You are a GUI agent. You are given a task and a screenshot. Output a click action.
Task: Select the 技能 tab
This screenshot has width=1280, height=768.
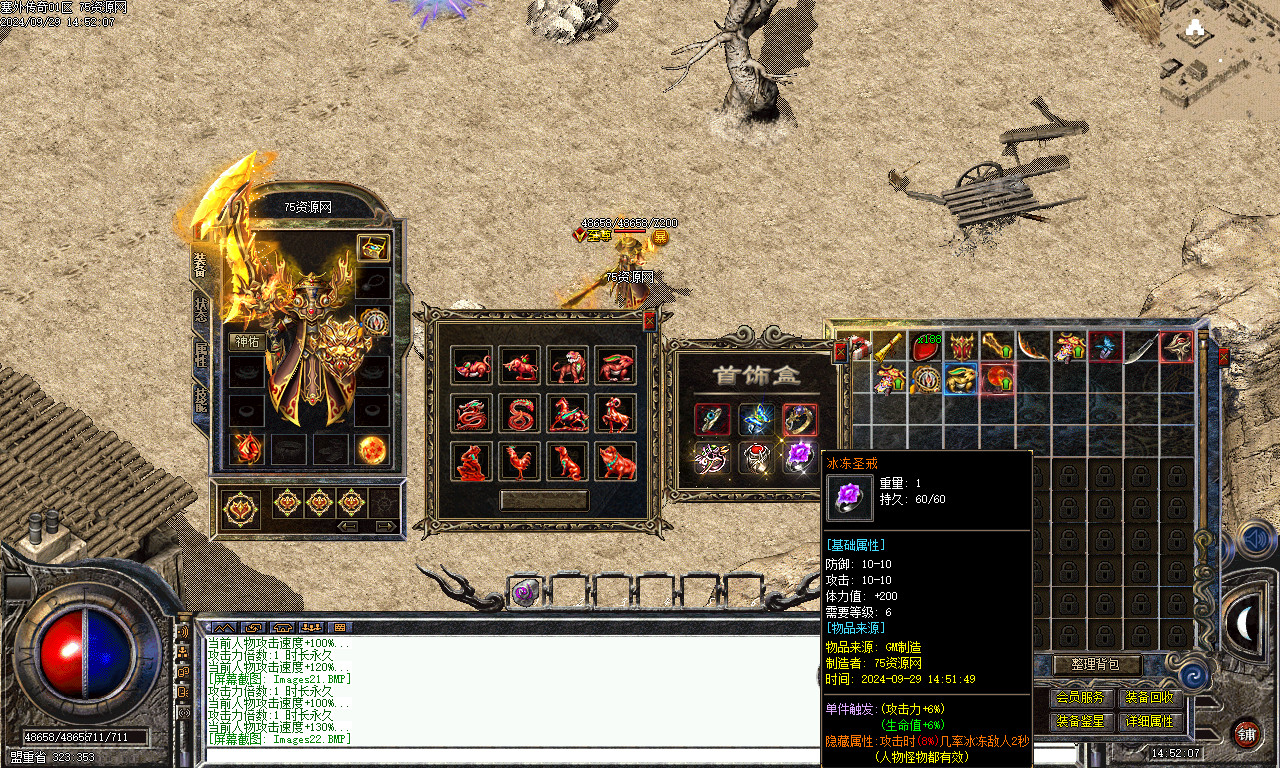pos(200,399)
